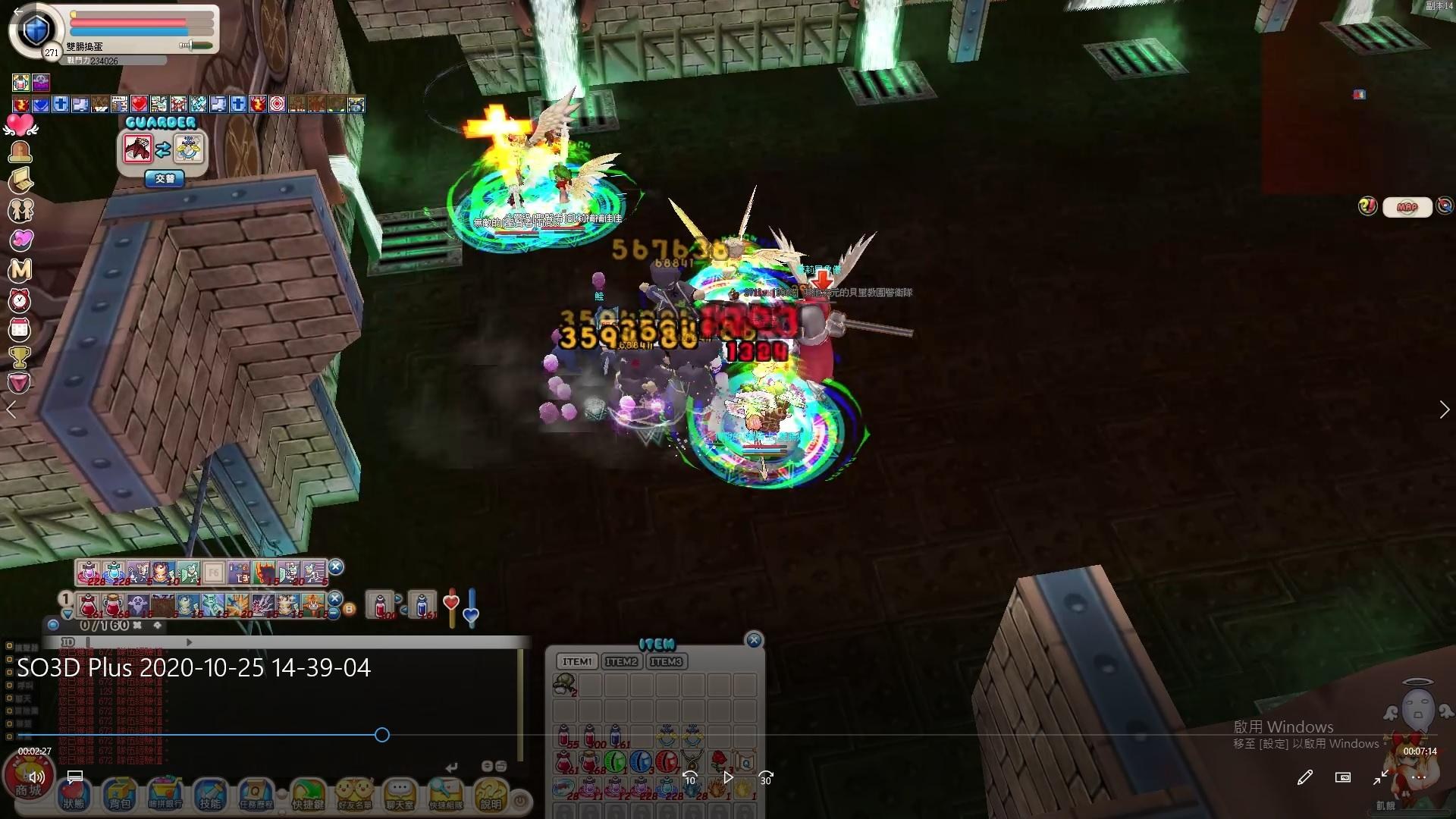Open the 好友名單 friends list

pos(354,795)
